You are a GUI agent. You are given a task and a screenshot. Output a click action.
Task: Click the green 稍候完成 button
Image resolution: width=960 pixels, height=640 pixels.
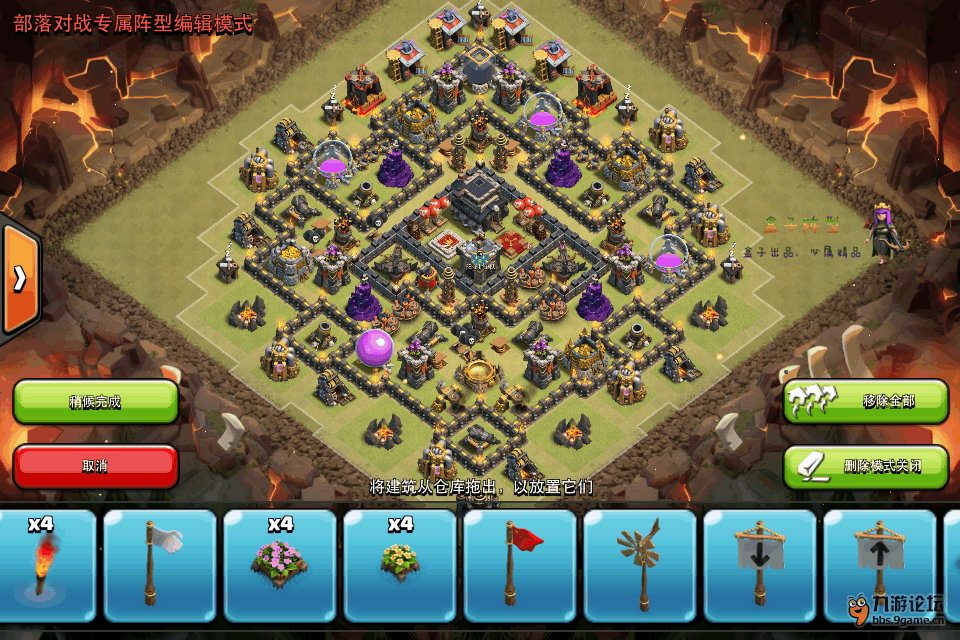(x=95, y=402)
